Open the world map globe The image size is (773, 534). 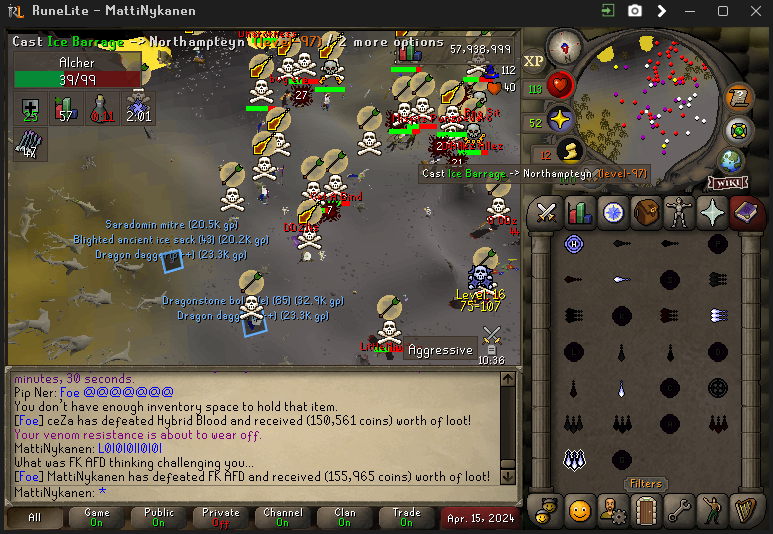tap(732, 160)
